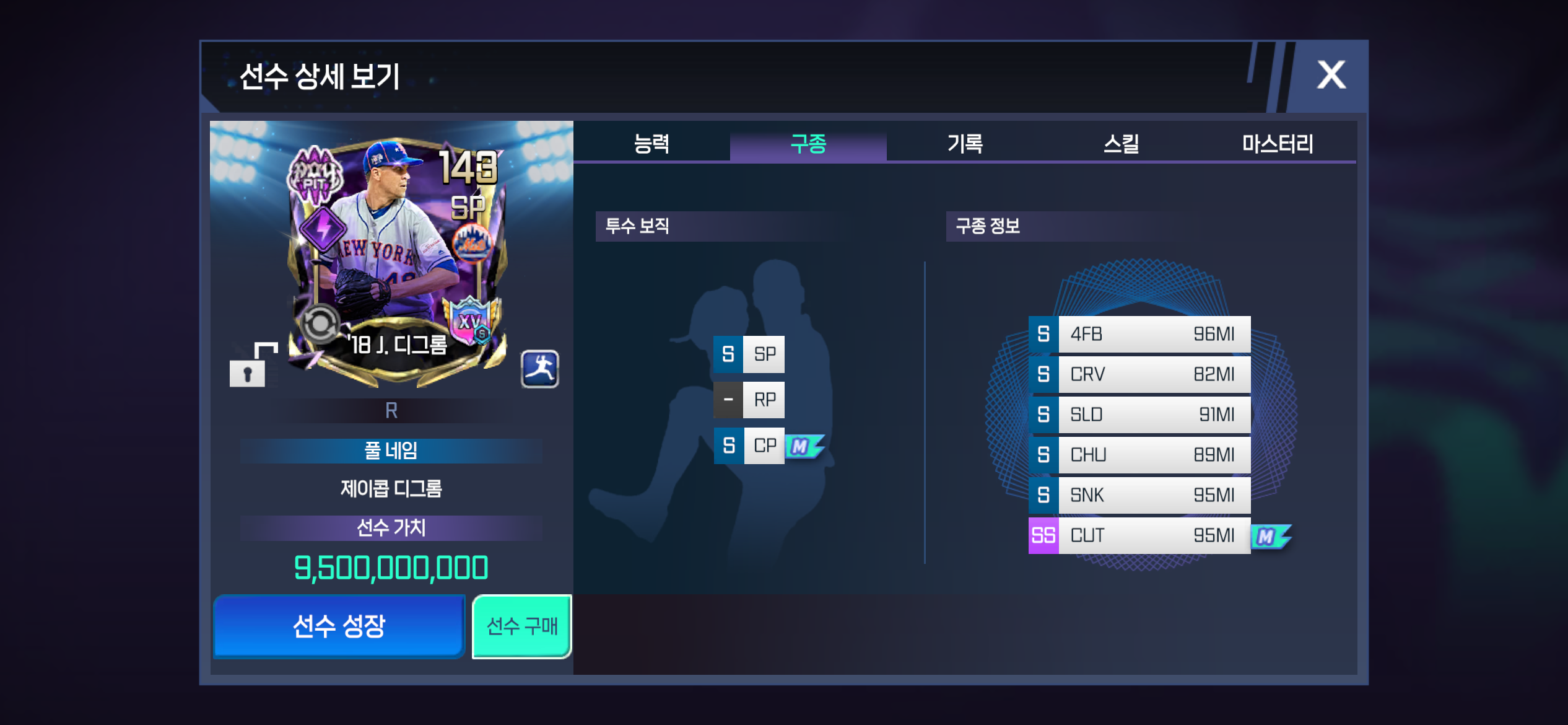Click the SLD pitch row

point(1139,415)
